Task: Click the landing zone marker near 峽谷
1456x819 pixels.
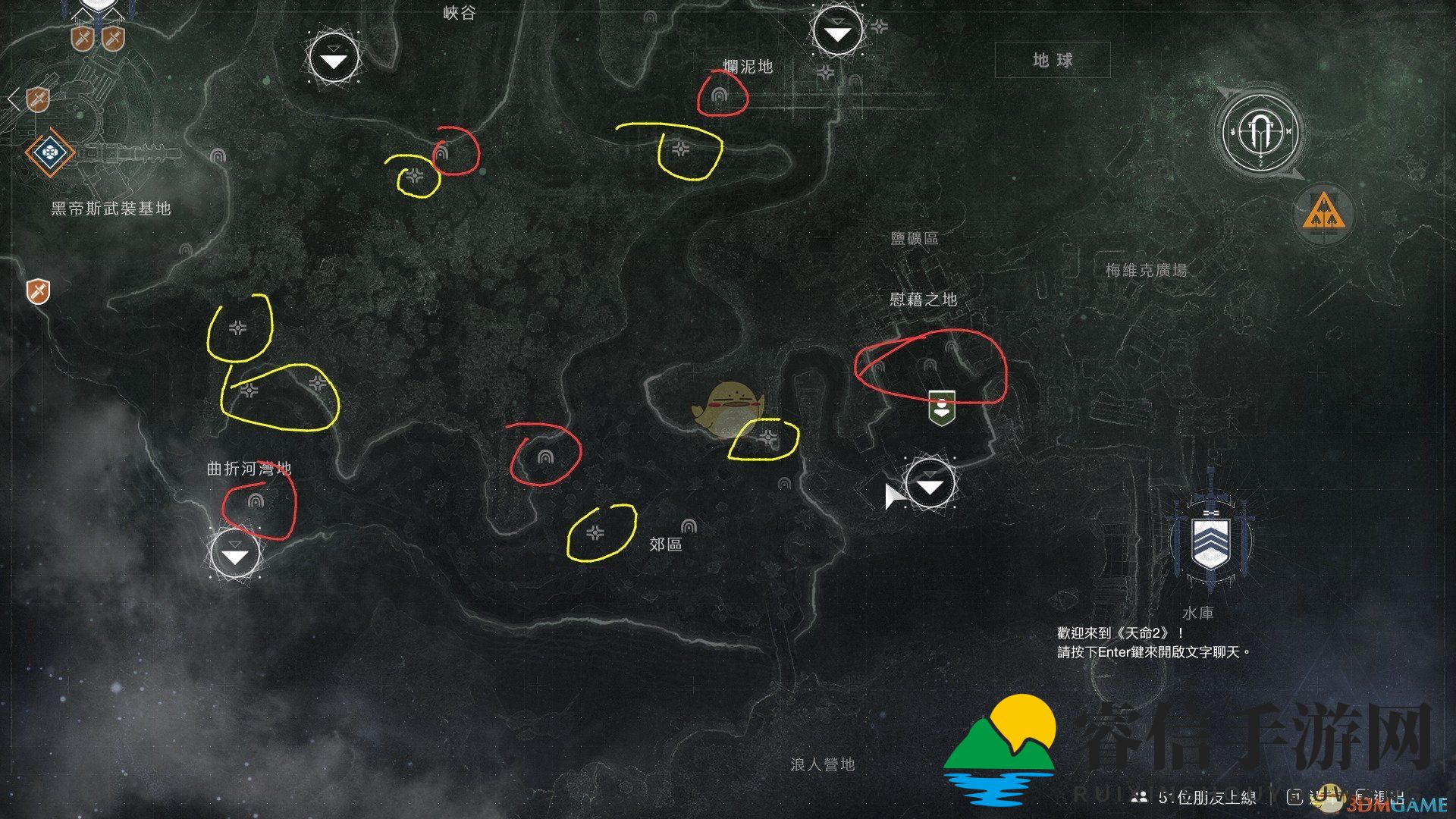Action: (x=334, y=59)
